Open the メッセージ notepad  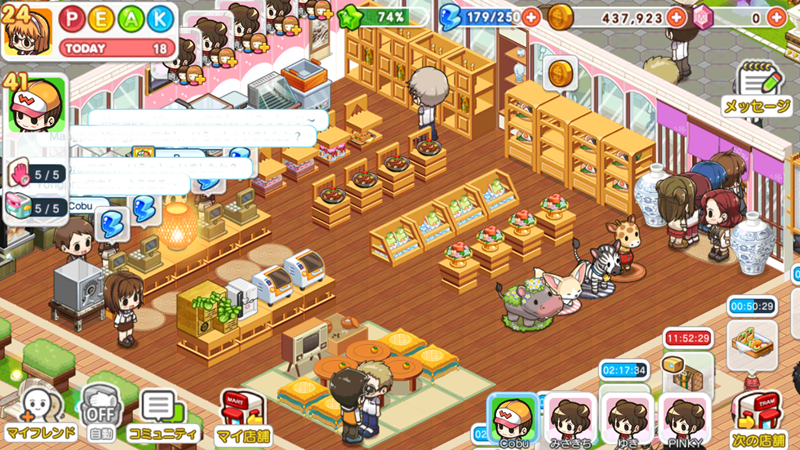coord(757,88)
